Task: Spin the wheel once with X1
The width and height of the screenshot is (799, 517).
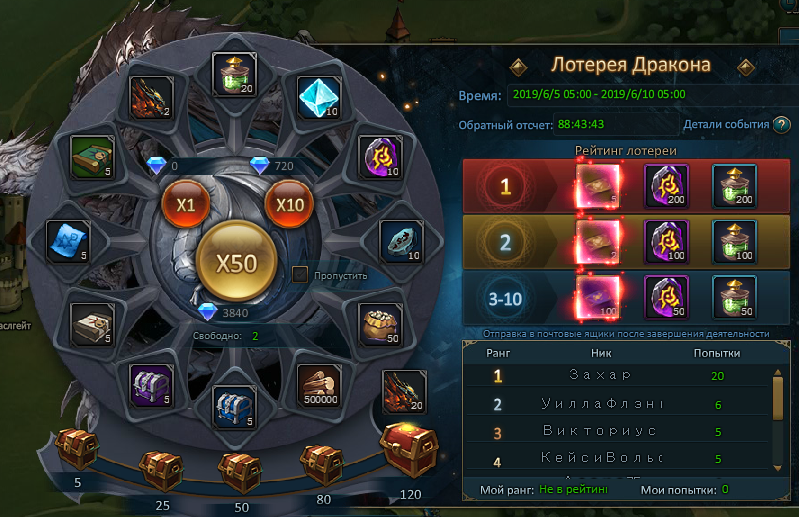Action: (x=185, y=204)
